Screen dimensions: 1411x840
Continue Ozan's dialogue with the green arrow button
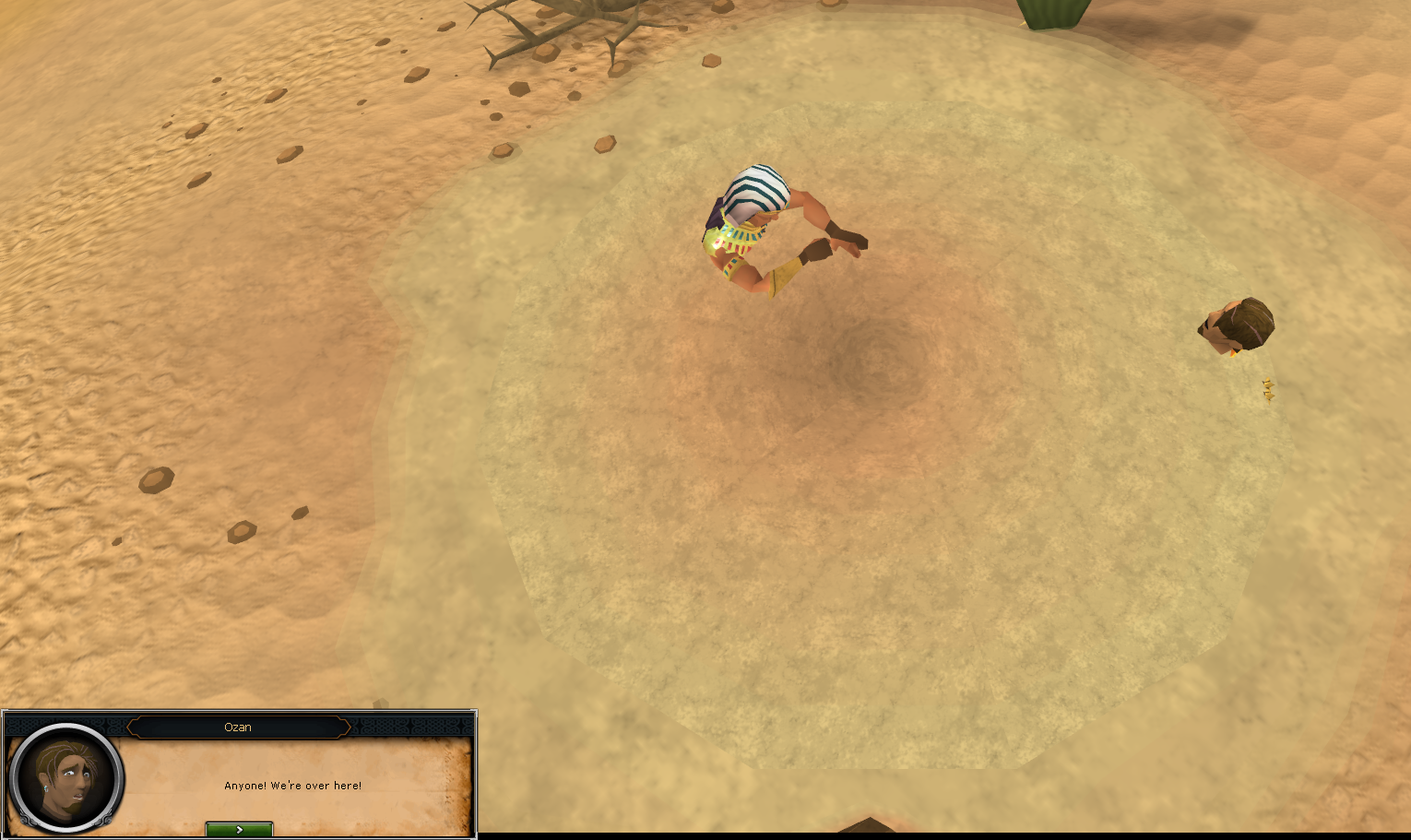[239, 829]
